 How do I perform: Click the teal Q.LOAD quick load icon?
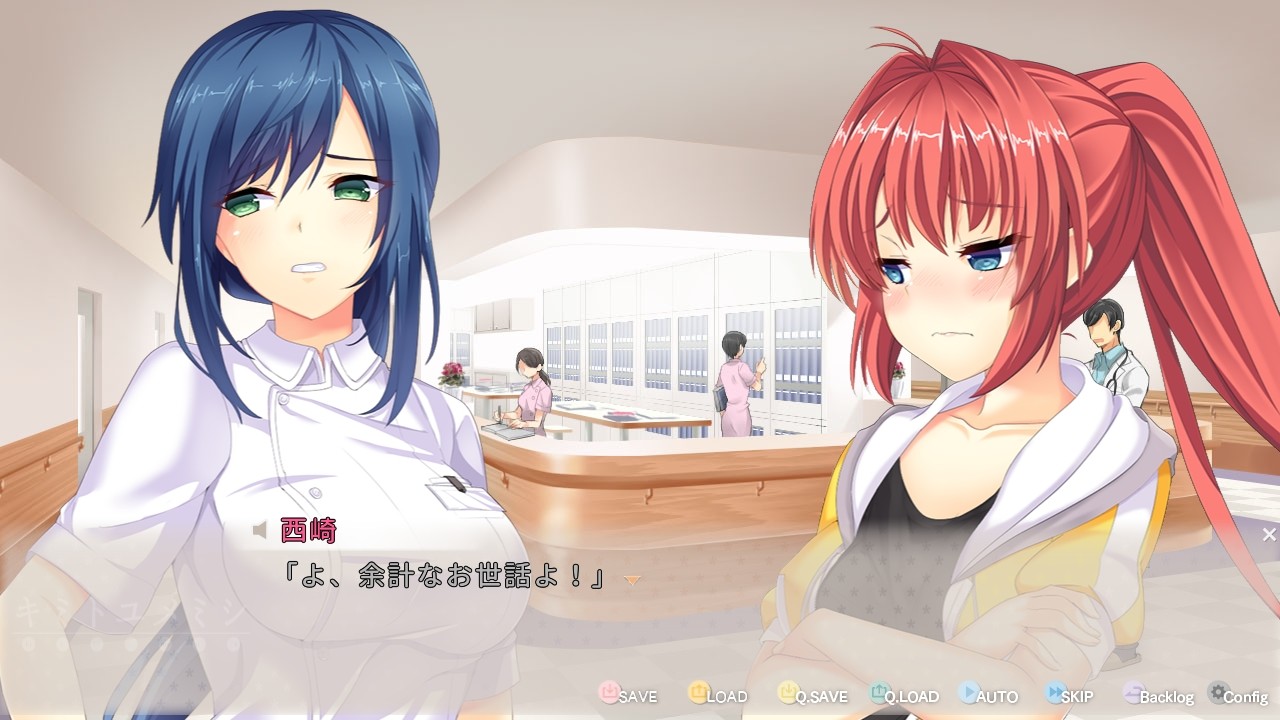tap(879, 695)
